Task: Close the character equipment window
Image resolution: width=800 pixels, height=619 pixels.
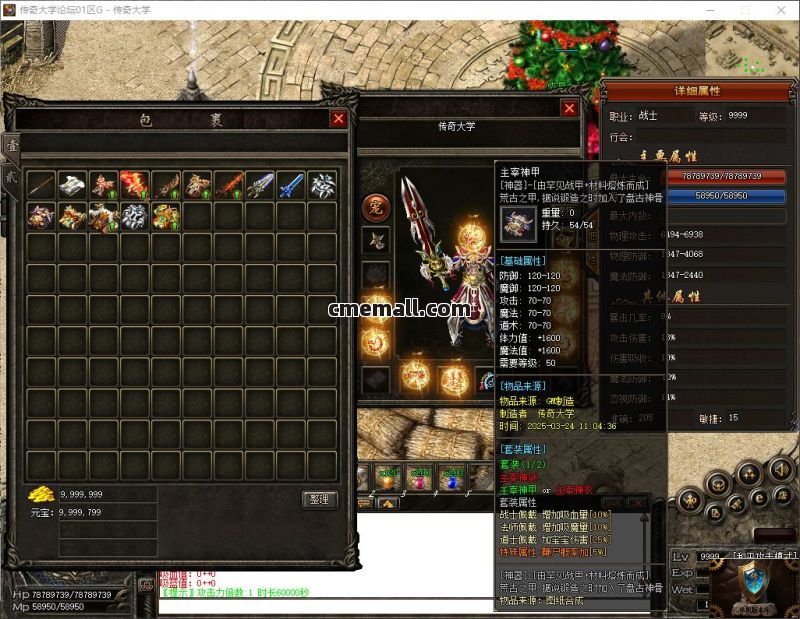Action: tap(569, 109)
